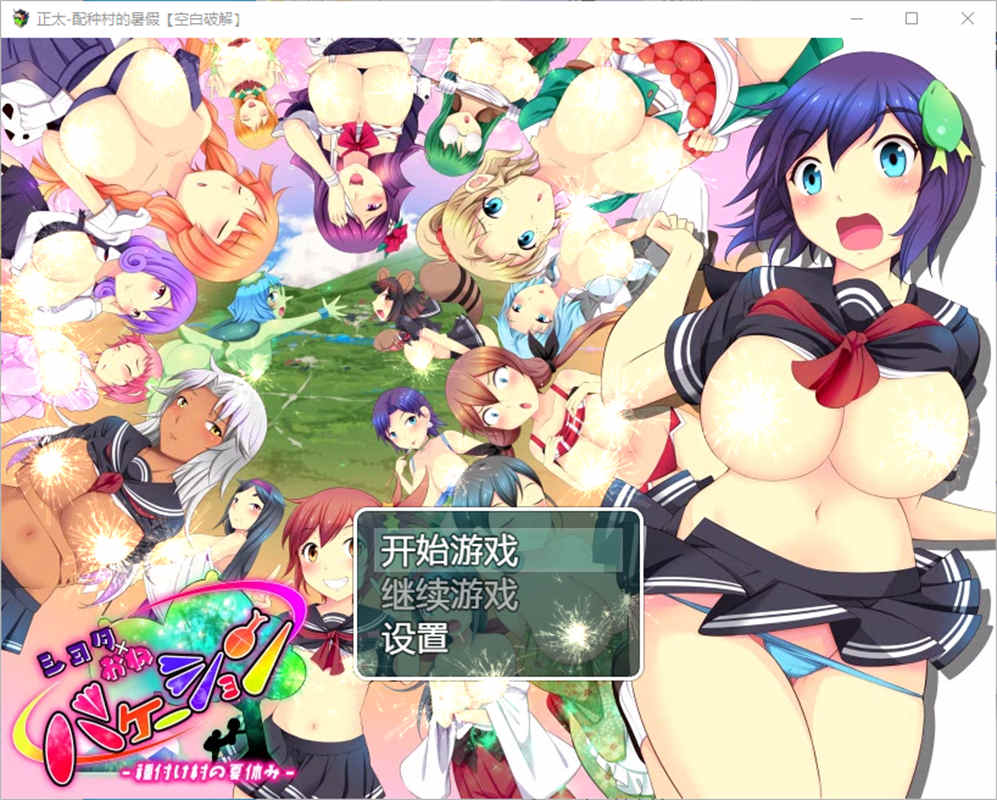Image resolution: width=997 pixels, height=800 pixels.
Task: Select 开始游戏 to start the game
Action: point(449,550)
